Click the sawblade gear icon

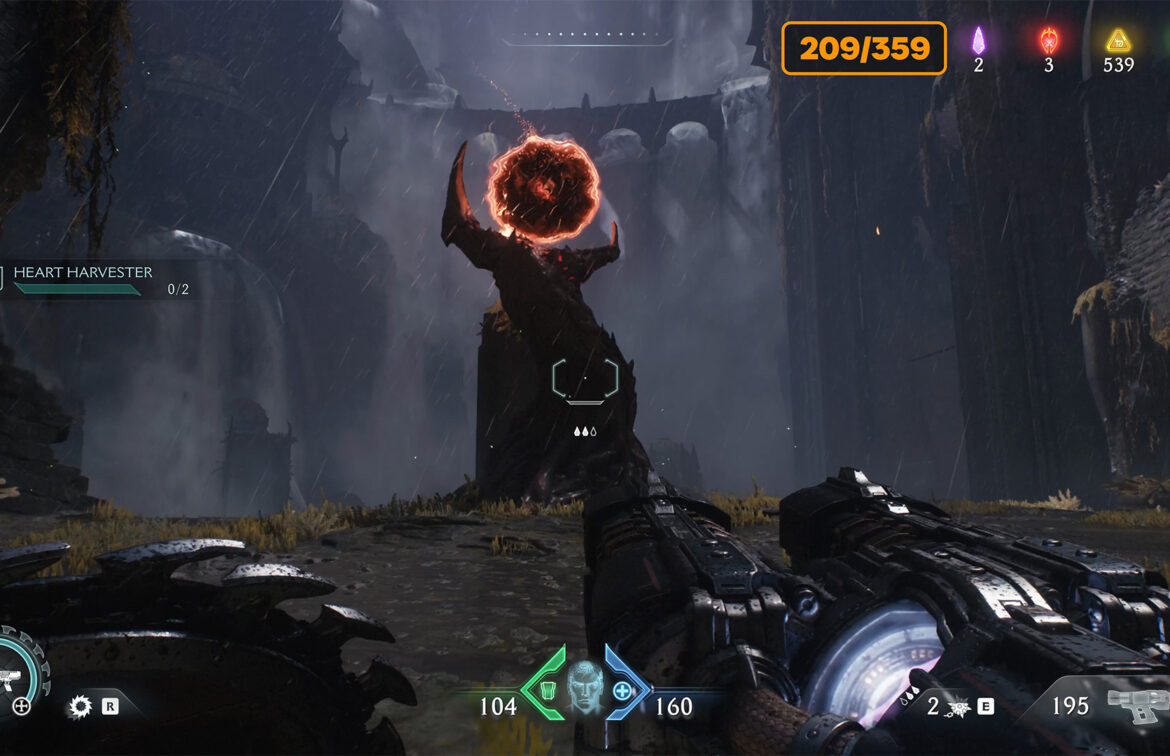(x=79, y=707)
